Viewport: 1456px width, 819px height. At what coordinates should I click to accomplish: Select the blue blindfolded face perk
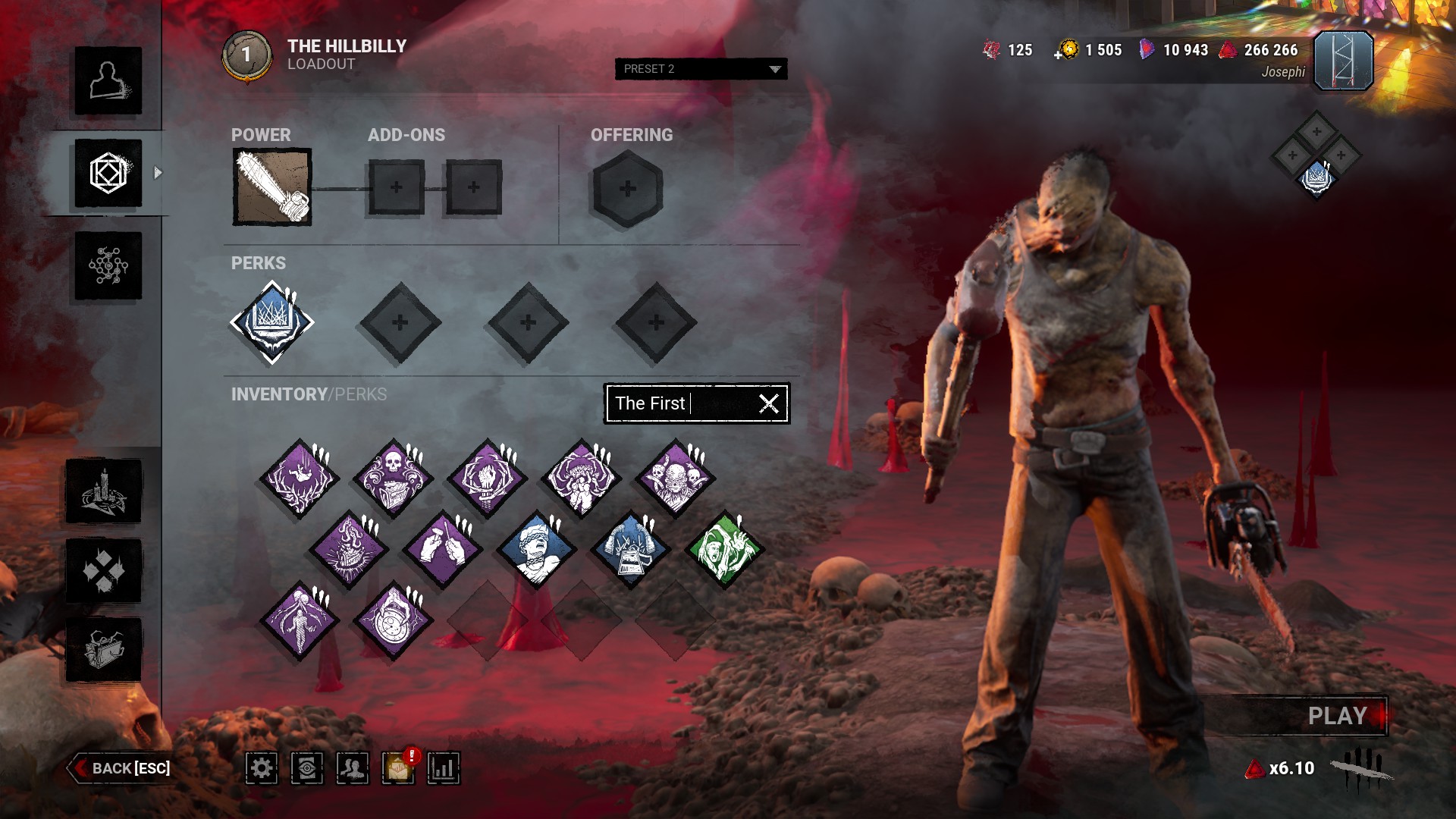tap(536, 550)
